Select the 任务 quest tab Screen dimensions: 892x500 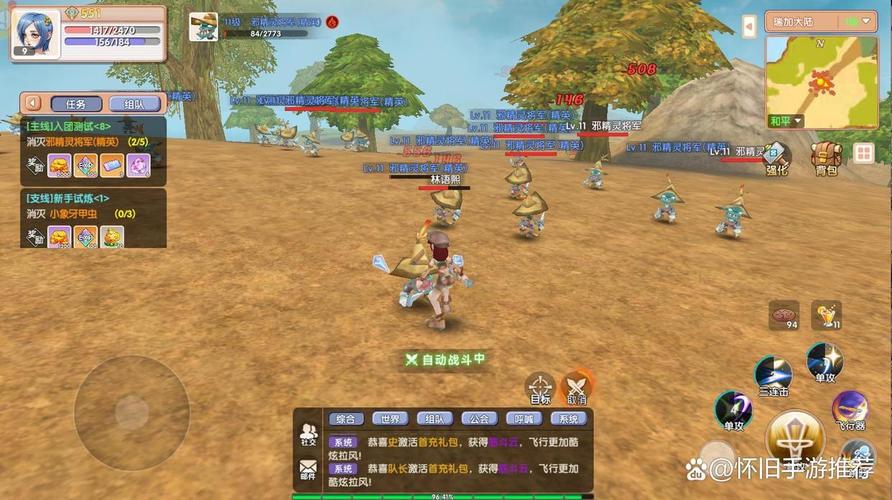point(76,103)
